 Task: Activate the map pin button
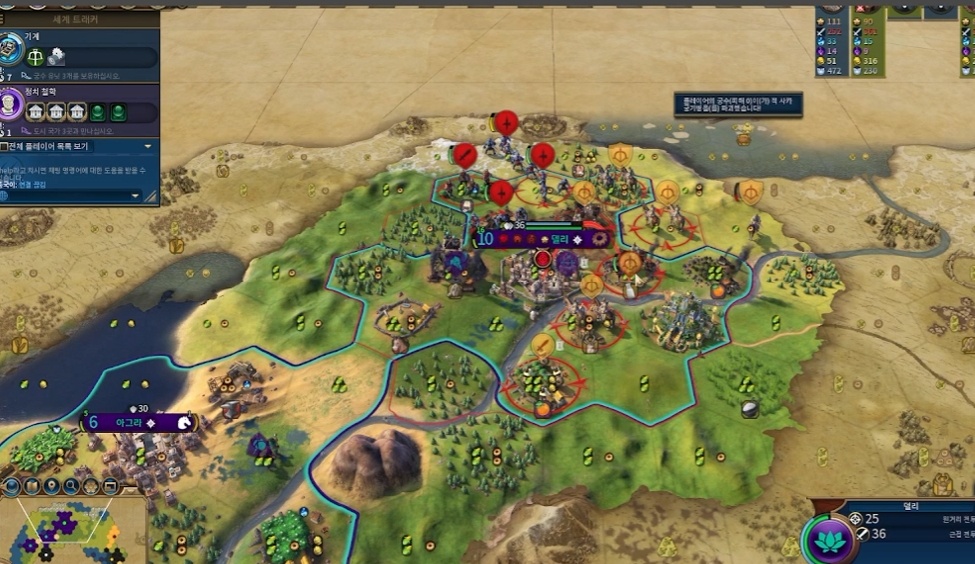point(52,487)
